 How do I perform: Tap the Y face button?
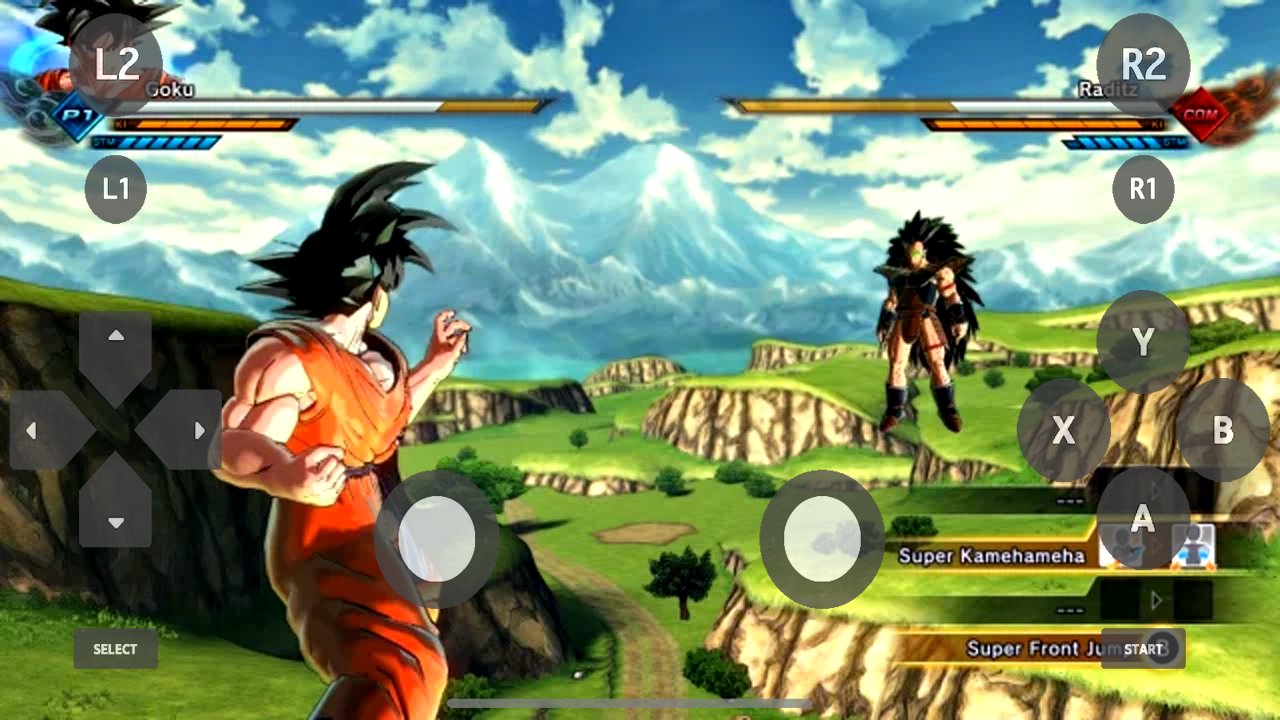pyautogui.click(x=1143, y=341)
